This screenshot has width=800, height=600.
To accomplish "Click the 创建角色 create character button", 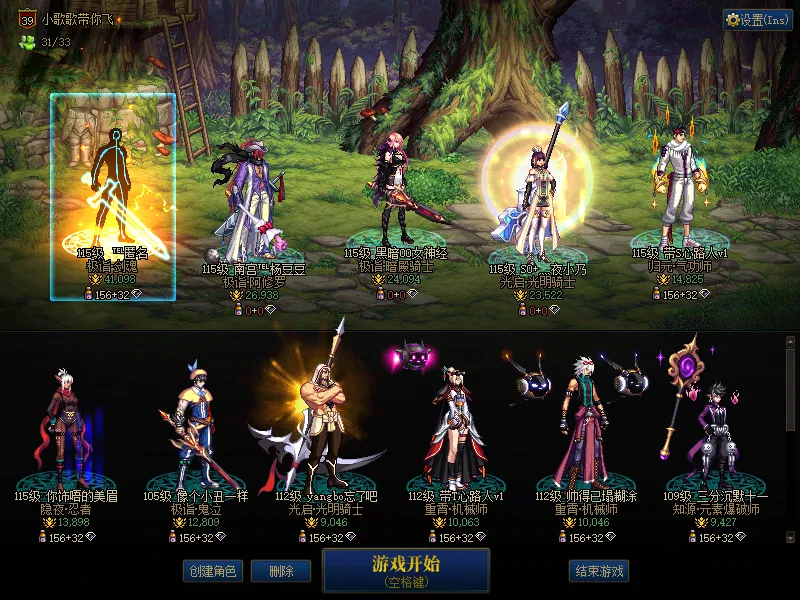I will click(x=211, y=571).
